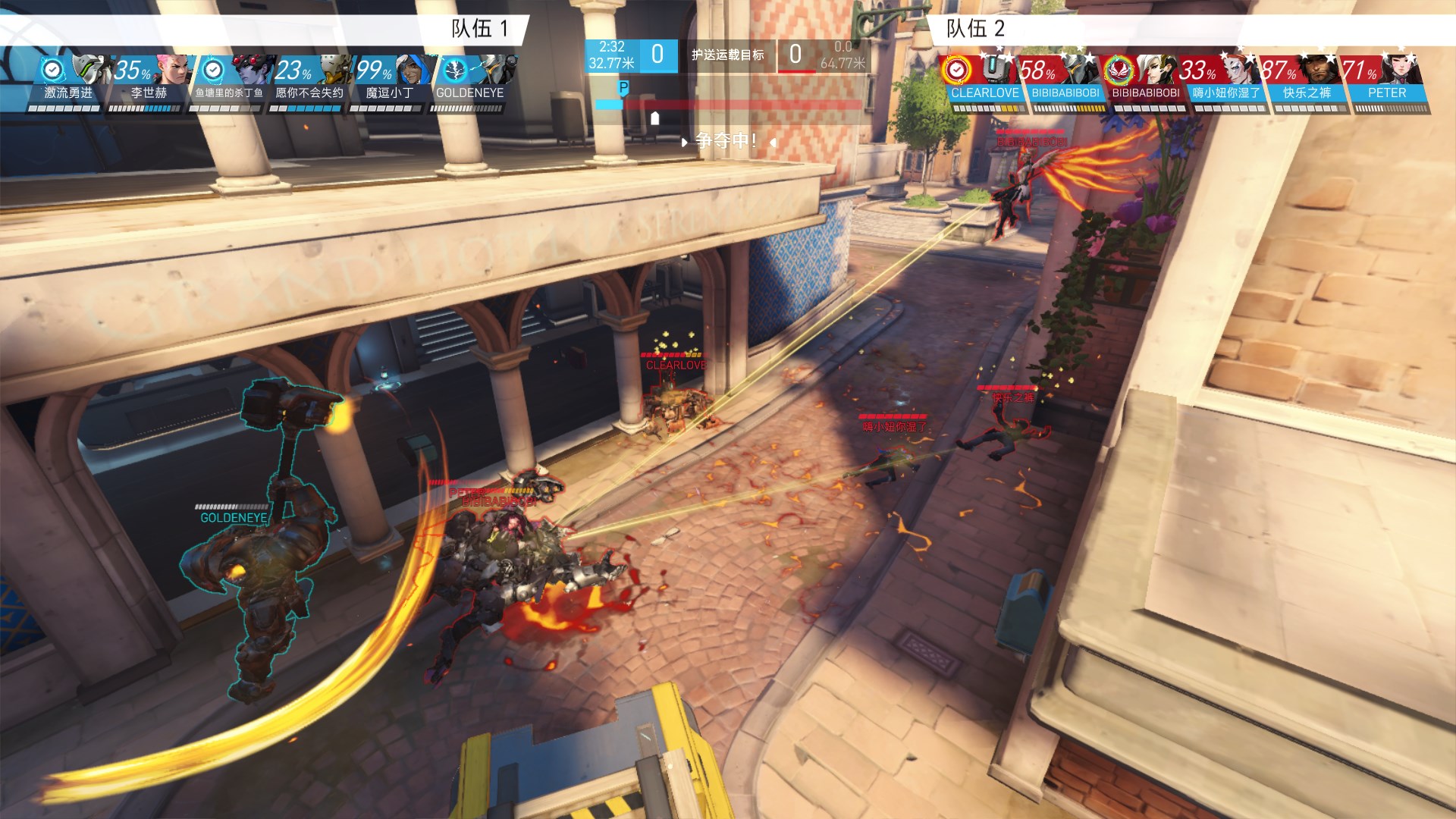Toggle CLEARLOVE's glowing ultimate status ring
This screenshot has width=1456, height=819.
coord(956,70)
